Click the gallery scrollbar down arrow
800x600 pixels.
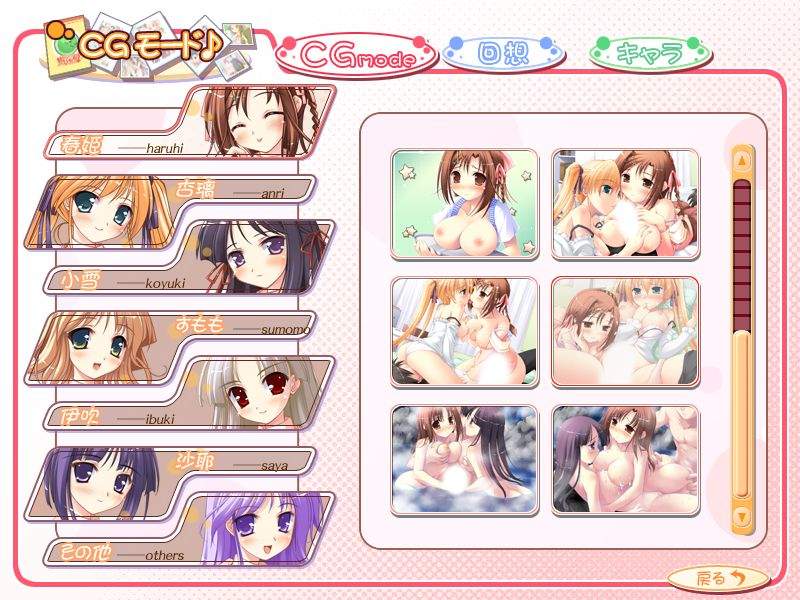tap(741, 516)
